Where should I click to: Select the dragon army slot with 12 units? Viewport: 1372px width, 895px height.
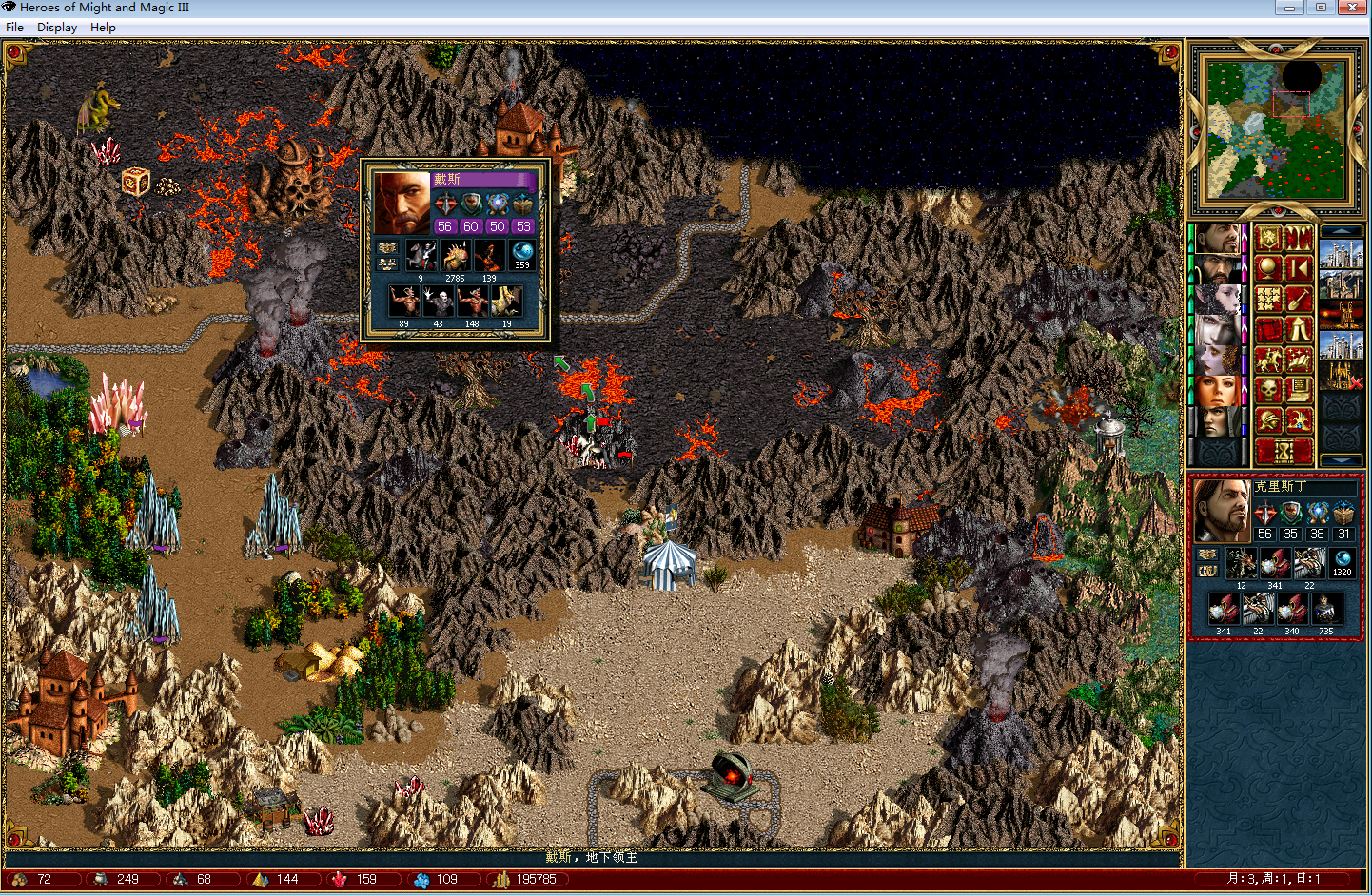(1241, 564)
